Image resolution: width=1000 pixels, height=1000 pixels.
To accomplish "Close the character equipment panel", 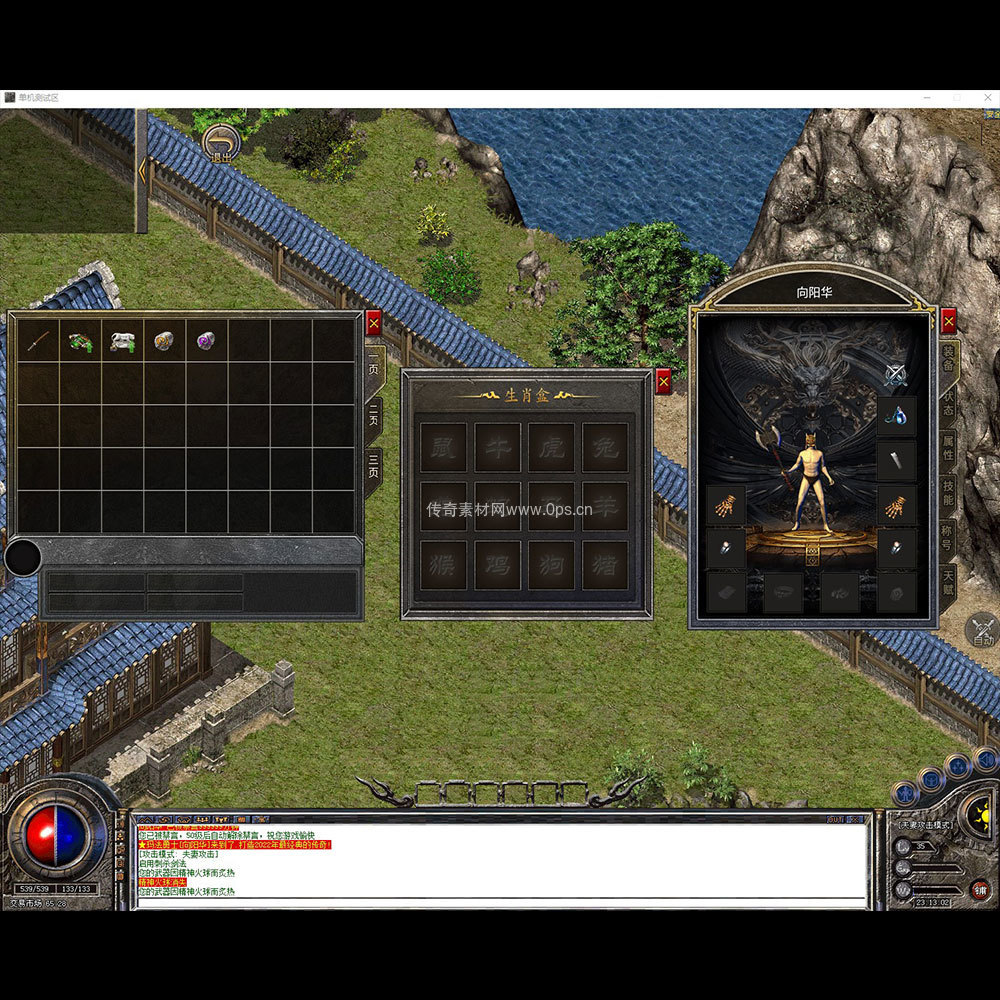I will (949, 320).
